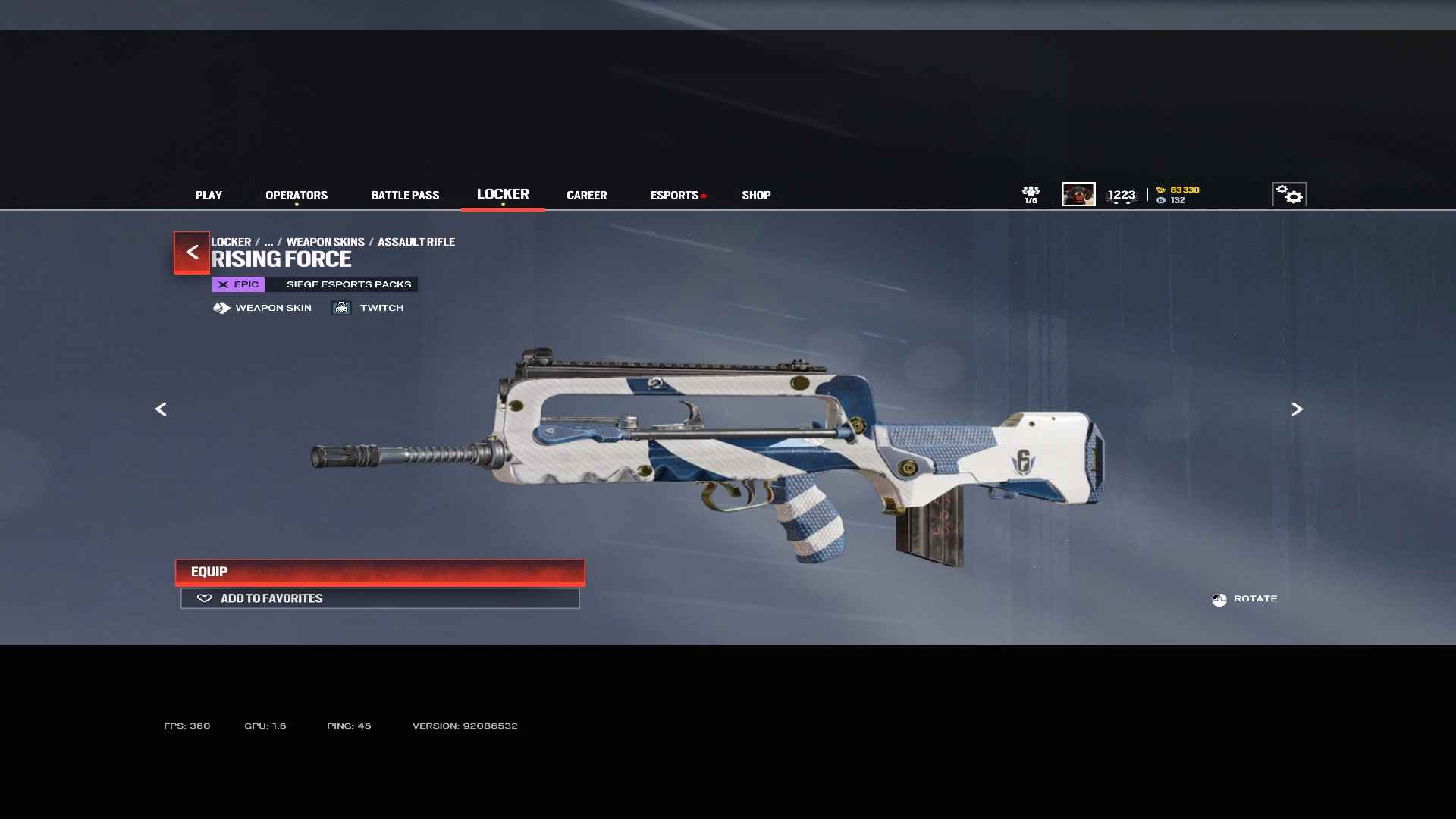This screenshot has height=819, width=1456.
Task: Click the renown and credits currency display
Action: (x=1178, y=195)
